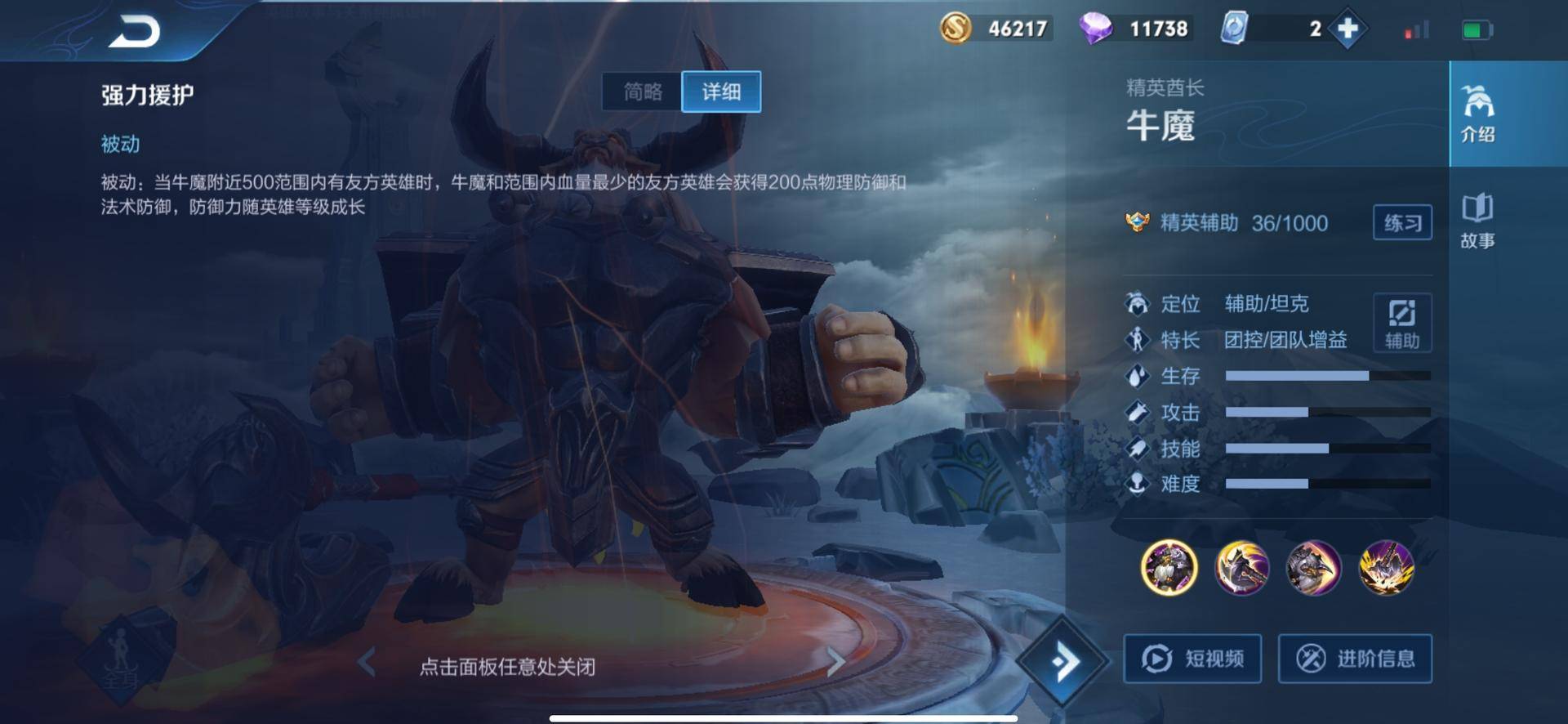
Task: Open the 辅助 recommended equipment panel
Action: pyautogui.click(x=1401, y=323)
